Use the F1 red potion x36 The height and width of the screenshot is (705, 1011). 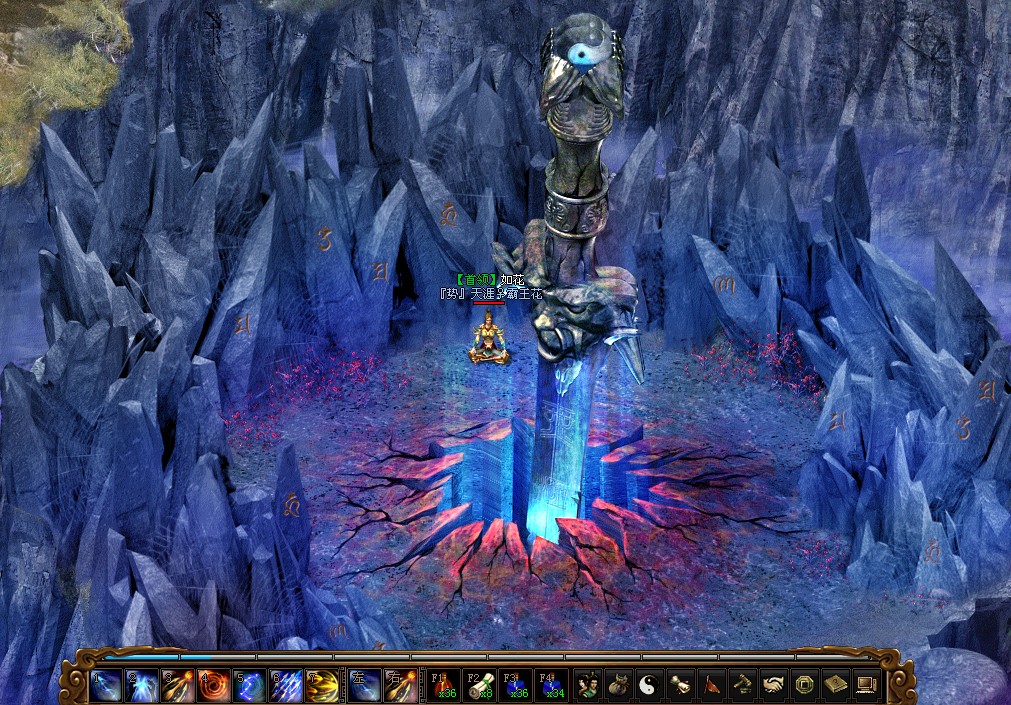(443, 685)
